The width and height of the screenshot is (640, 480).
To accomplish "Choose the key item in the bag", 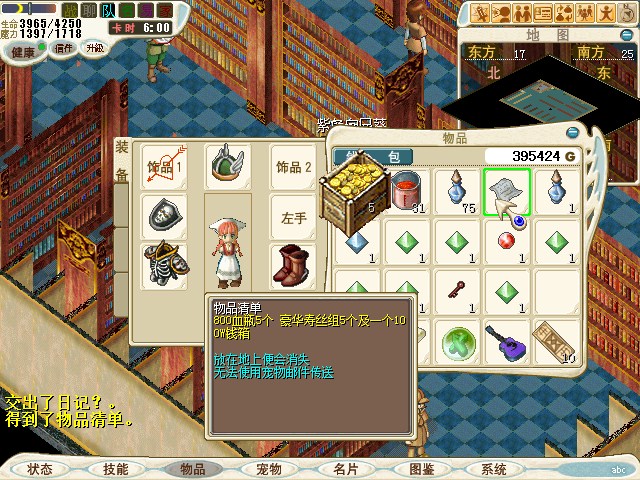I will (457, 290).
